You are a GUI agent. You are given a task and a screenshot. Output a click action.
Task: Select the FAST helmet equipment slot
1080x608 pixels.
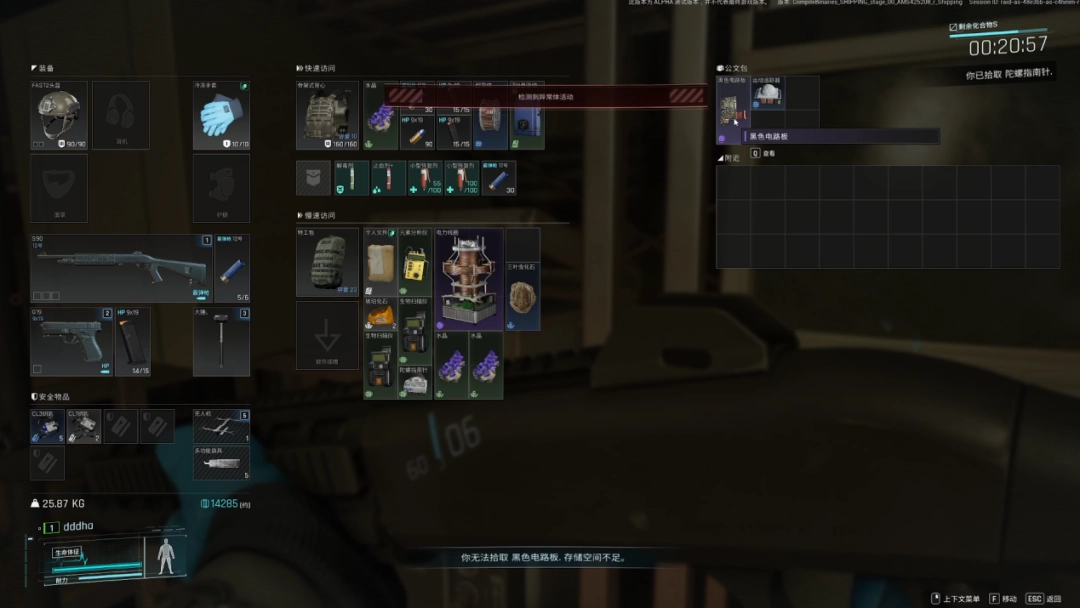[59, 116]
